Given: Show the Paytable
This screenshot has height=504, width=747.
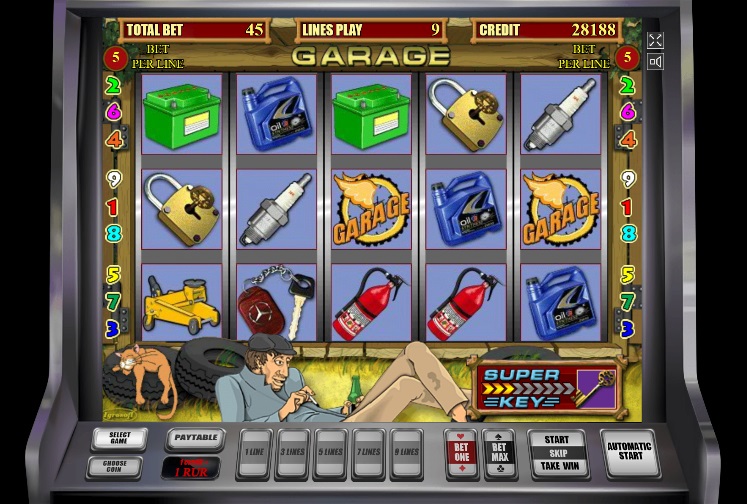Looking at the screenshot, I should [x=194, y=439].
